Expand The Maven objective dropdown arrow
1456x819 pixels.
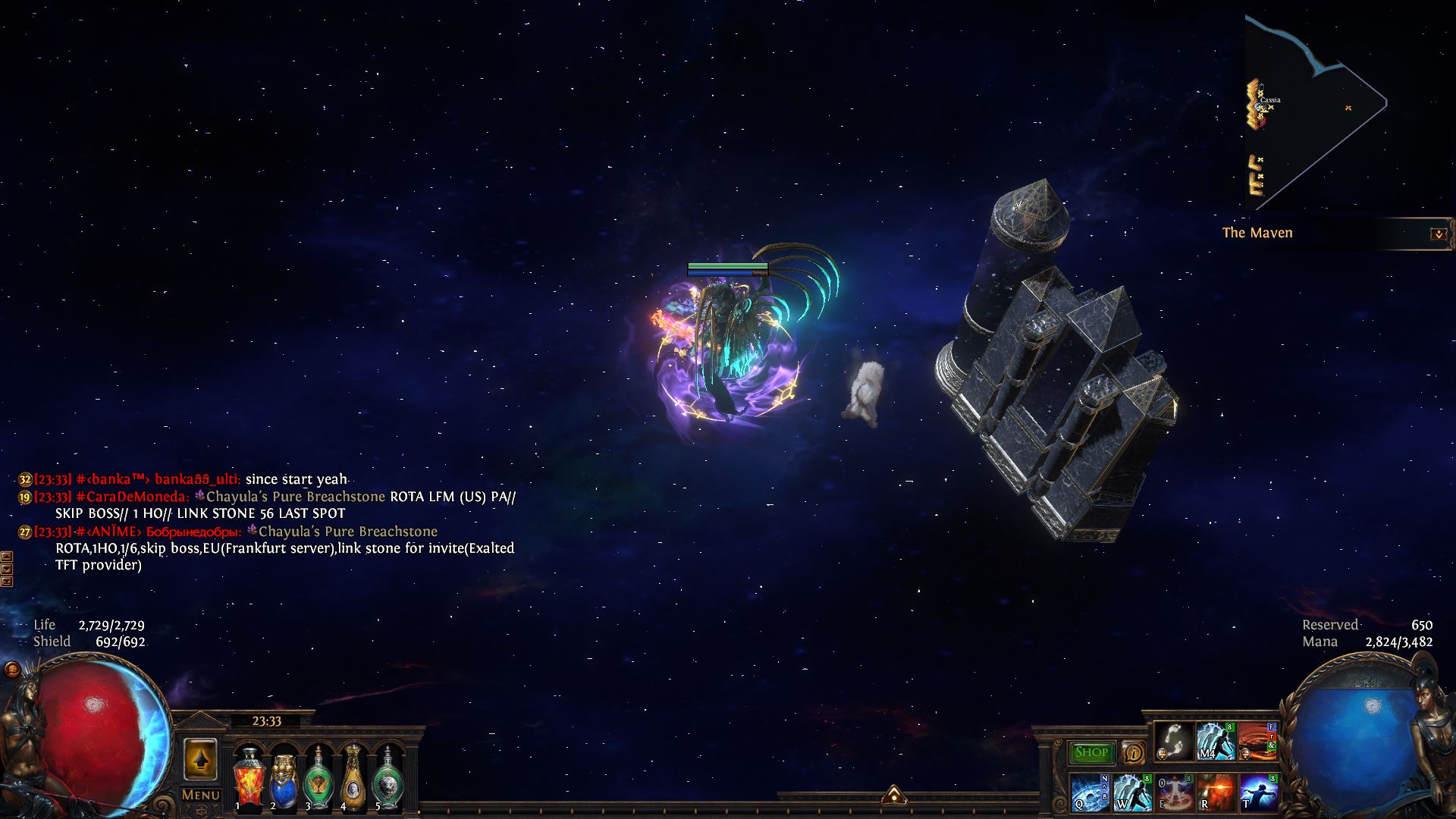coord(1438,234)
